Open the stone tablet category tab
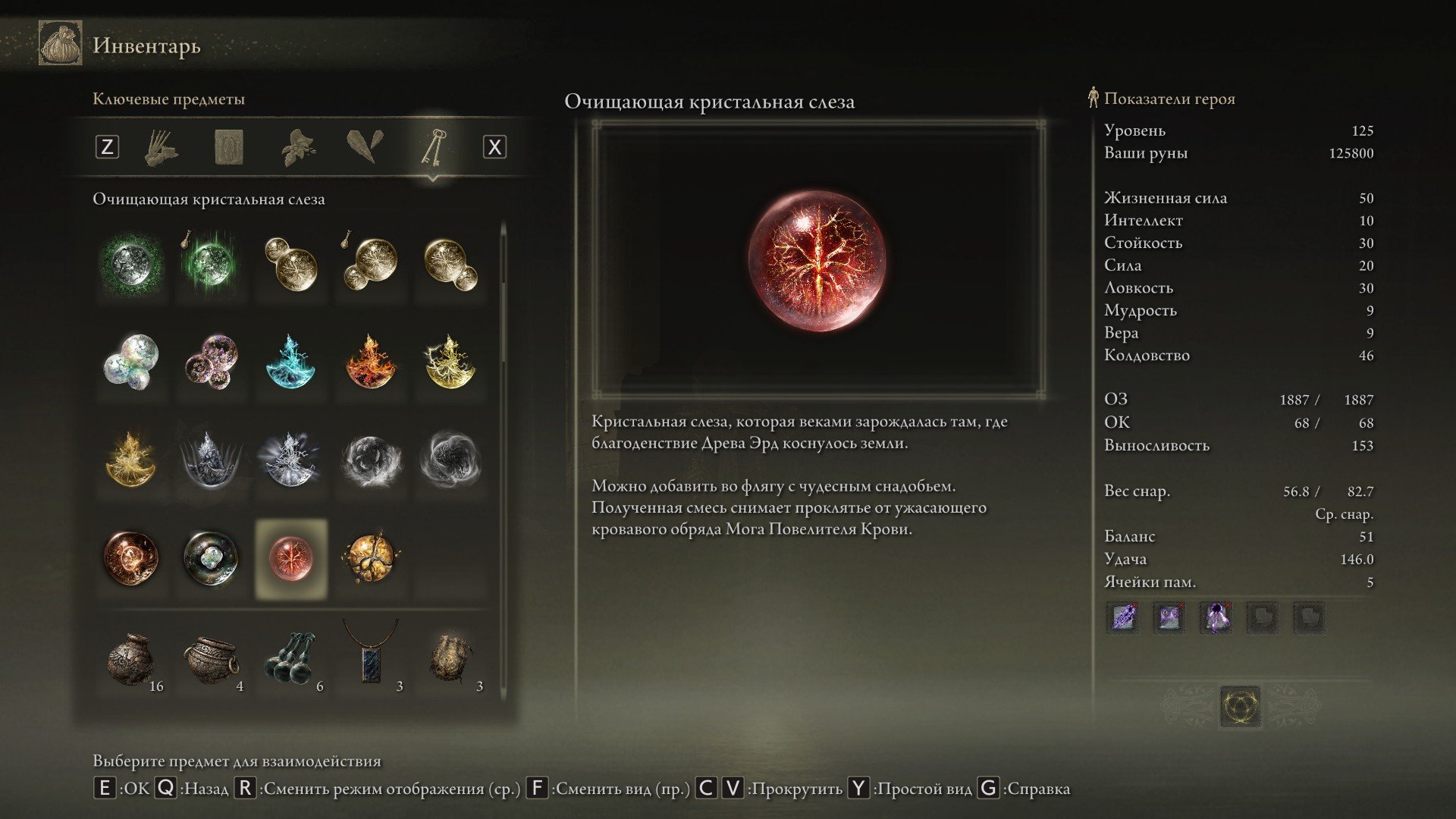This screenshot has width=1456, height=819. coord(229,146)
